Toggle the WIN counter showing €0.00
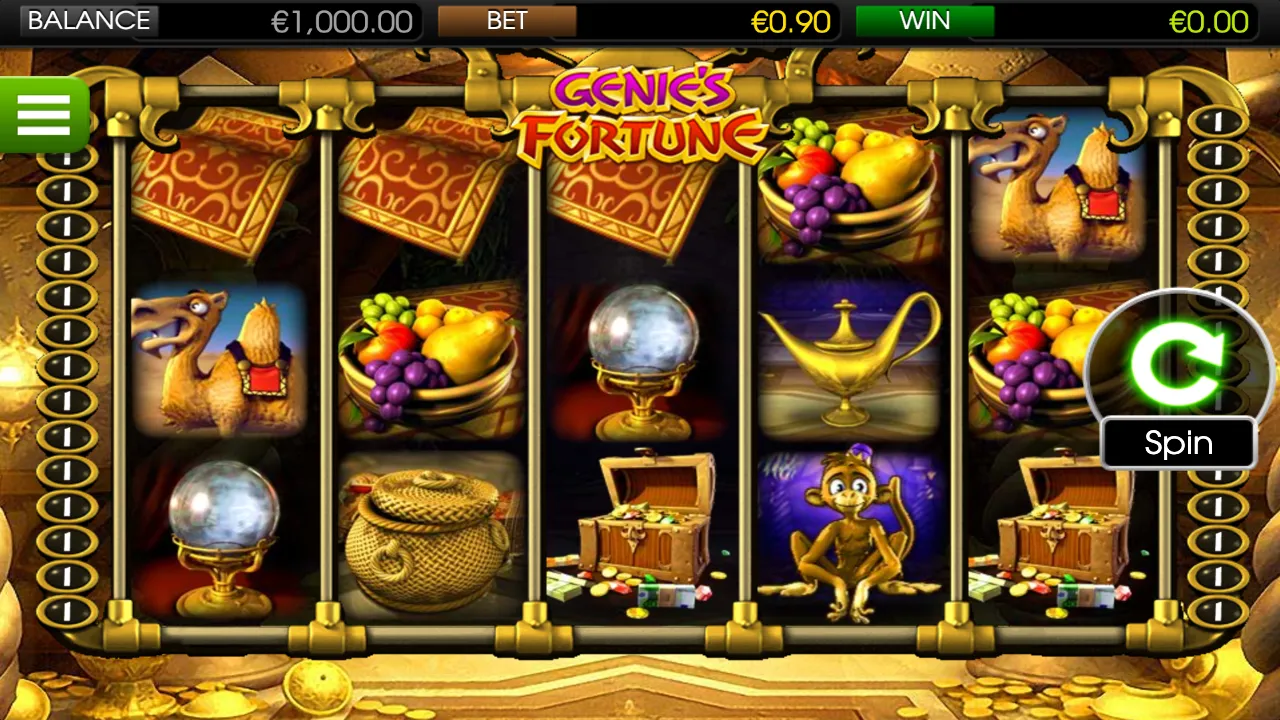Image resolution: width=1280 pixels, height=720 pixels. [1209, 22]
